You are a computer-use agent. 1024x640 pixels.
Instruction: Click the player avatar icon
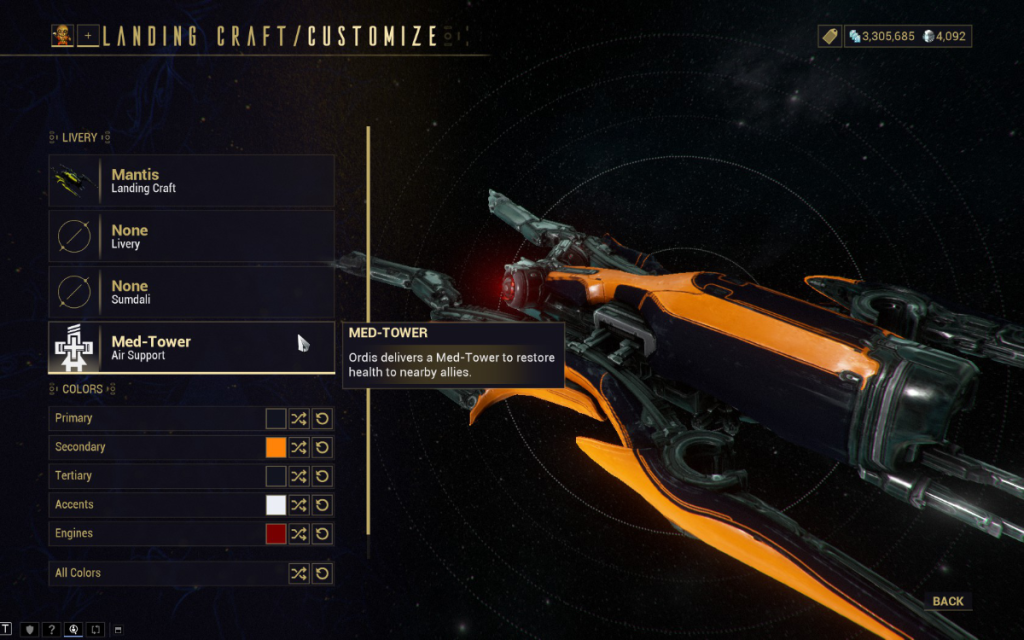pyautogui.click(x=62, y=36)
